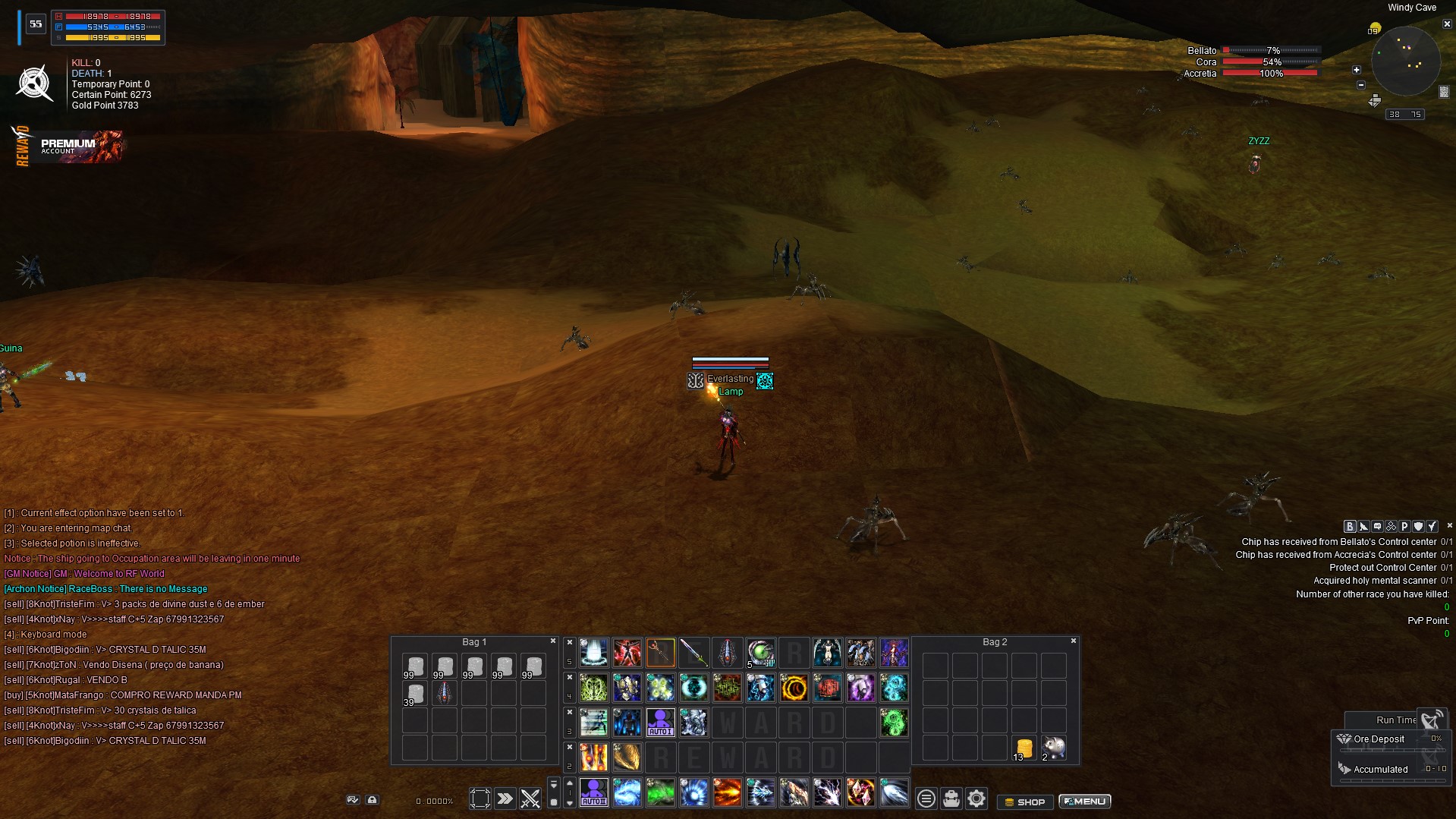The width and height of the screenshot is (1456, 819).
Task: Open the MENU button
Action: click(x=1085, y=802)
